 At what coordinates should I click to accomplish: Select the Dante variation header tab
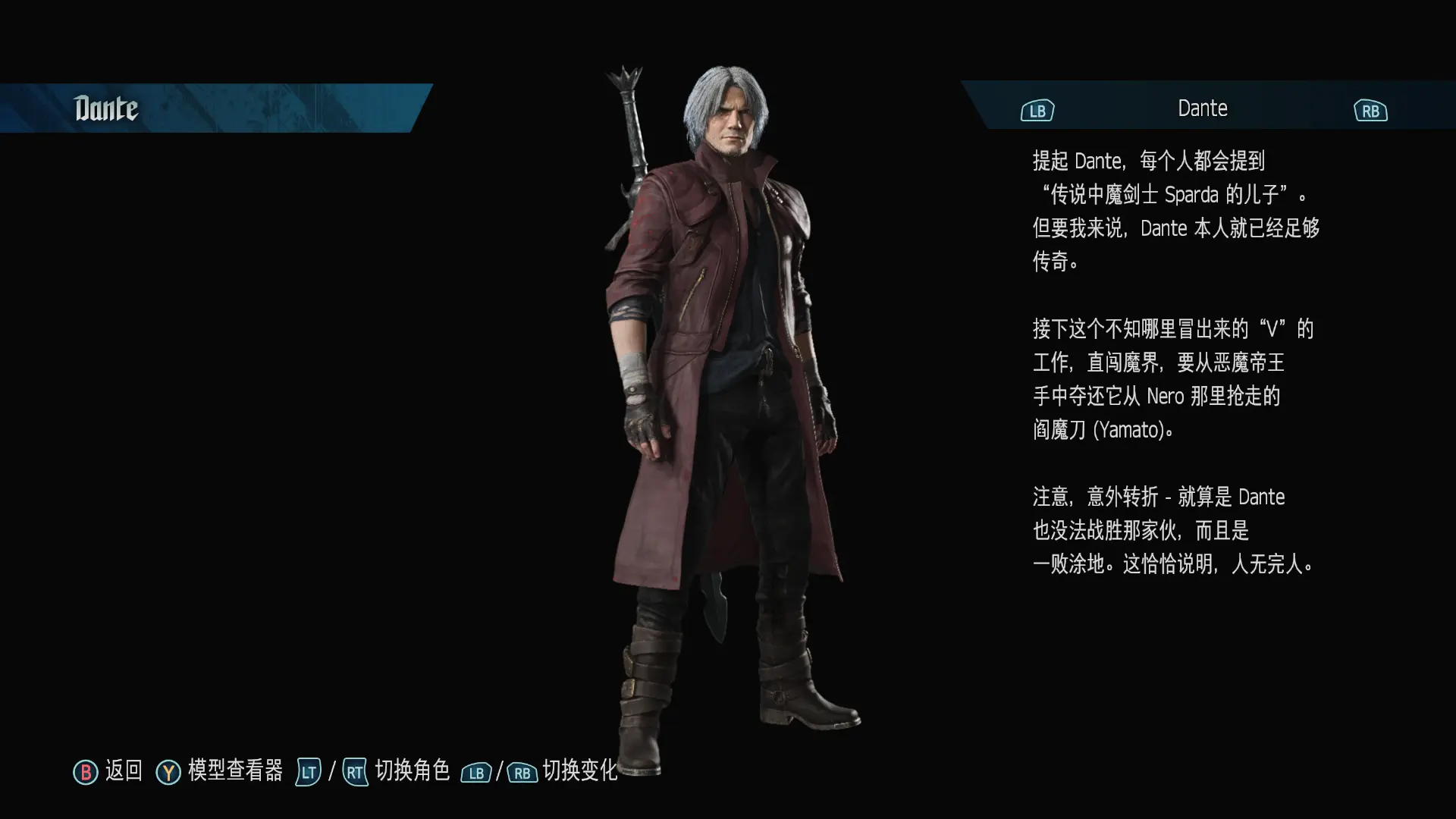(1202, 108)
